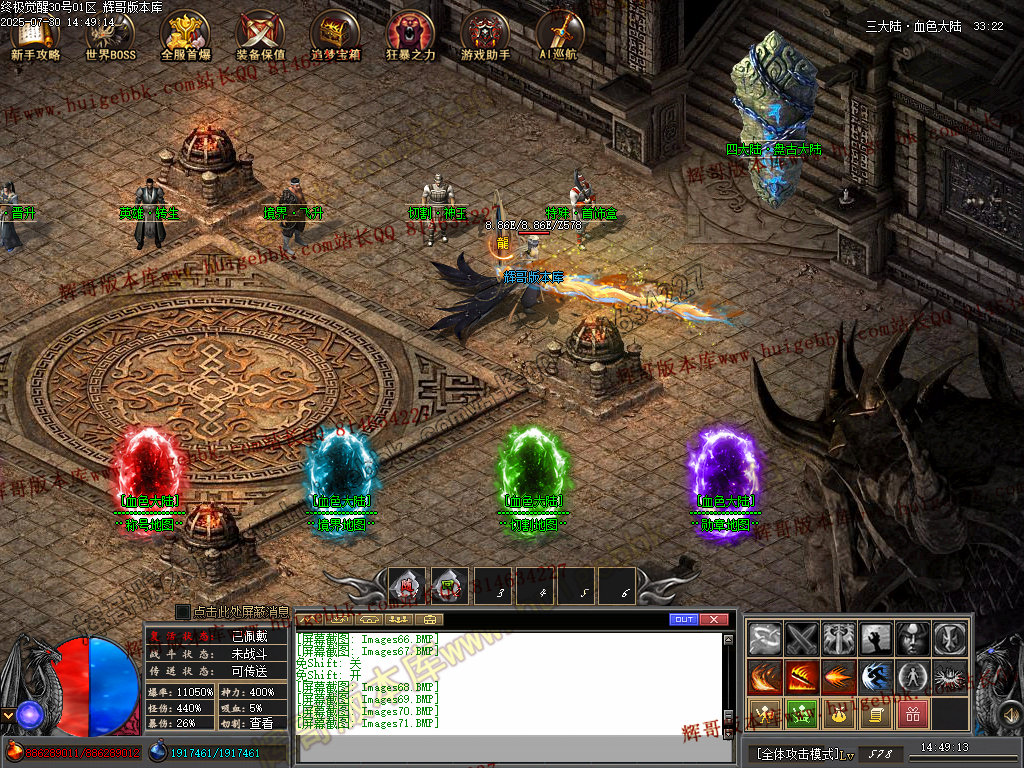1024x768 pixels.
Task: Use the red 随 stone in hotbar
Action: click(x=407, y=586)
